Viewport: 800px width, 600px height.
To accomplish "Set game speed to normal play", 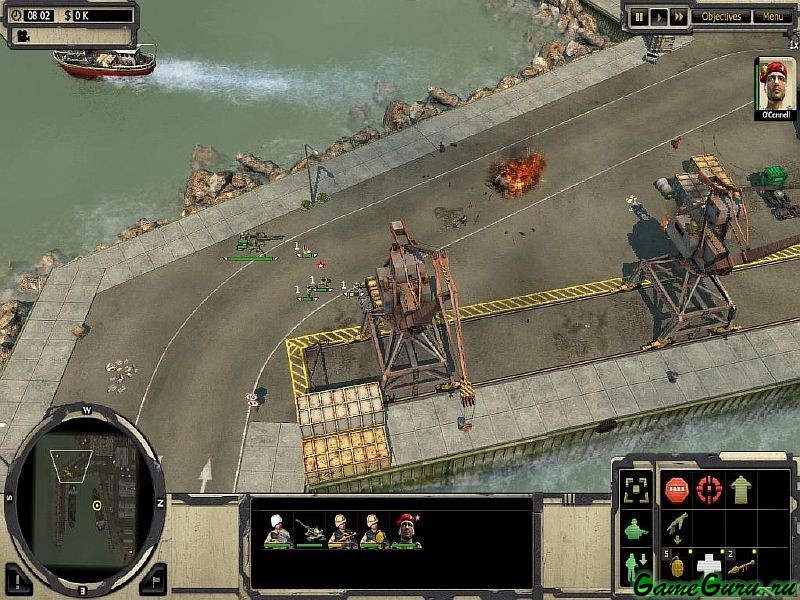I will [x=658, y=16].
